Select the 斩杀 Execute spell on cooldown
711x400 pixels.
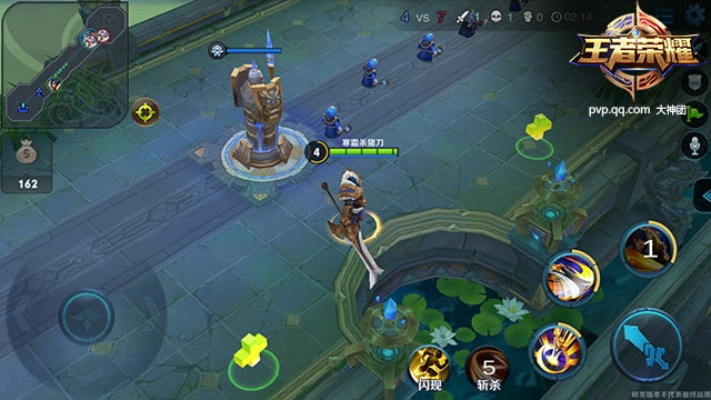coord(487,364)
